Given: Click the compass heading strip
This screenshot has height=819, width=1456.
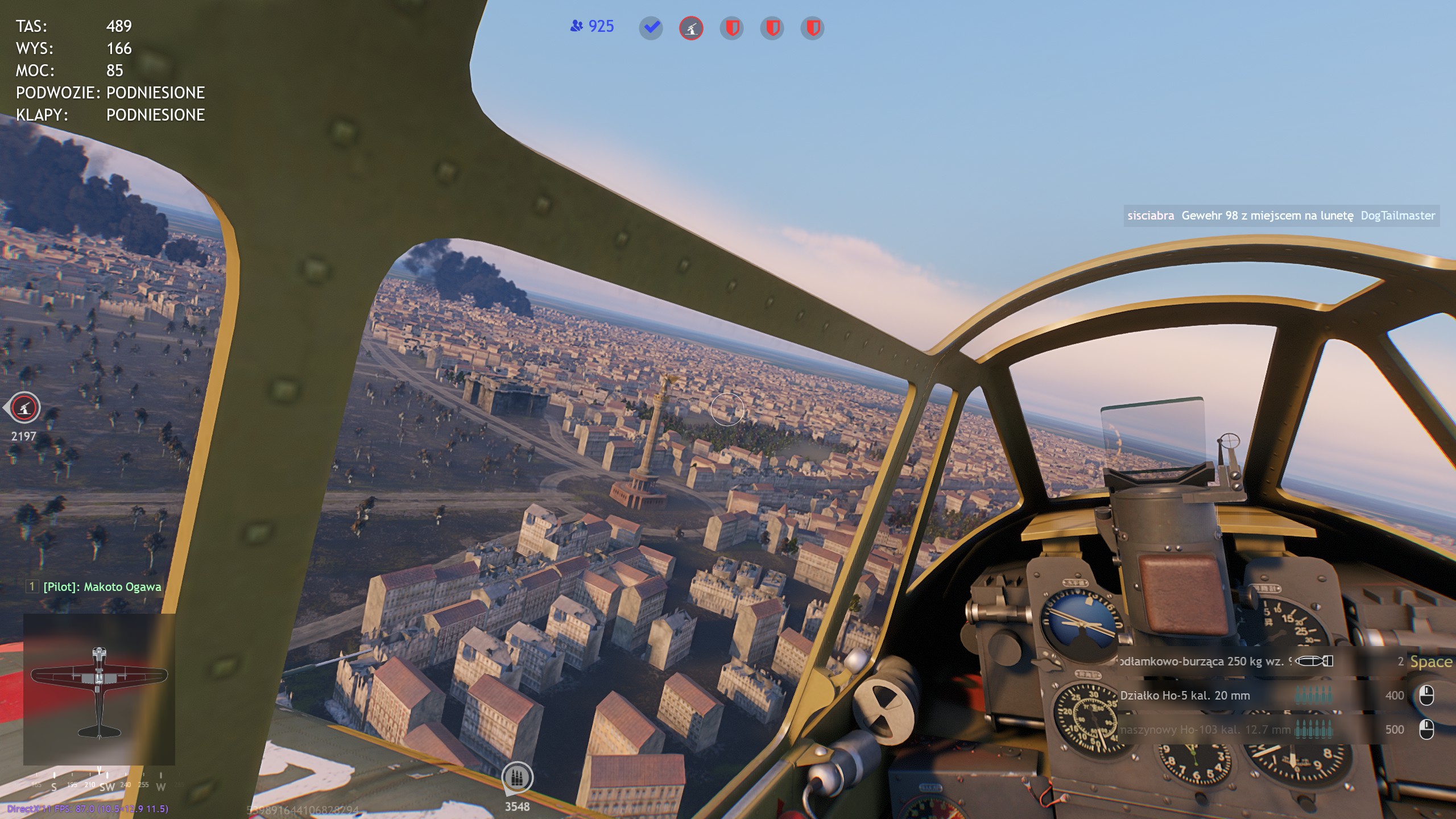Looking at the screenshot, I should (100, 784).
